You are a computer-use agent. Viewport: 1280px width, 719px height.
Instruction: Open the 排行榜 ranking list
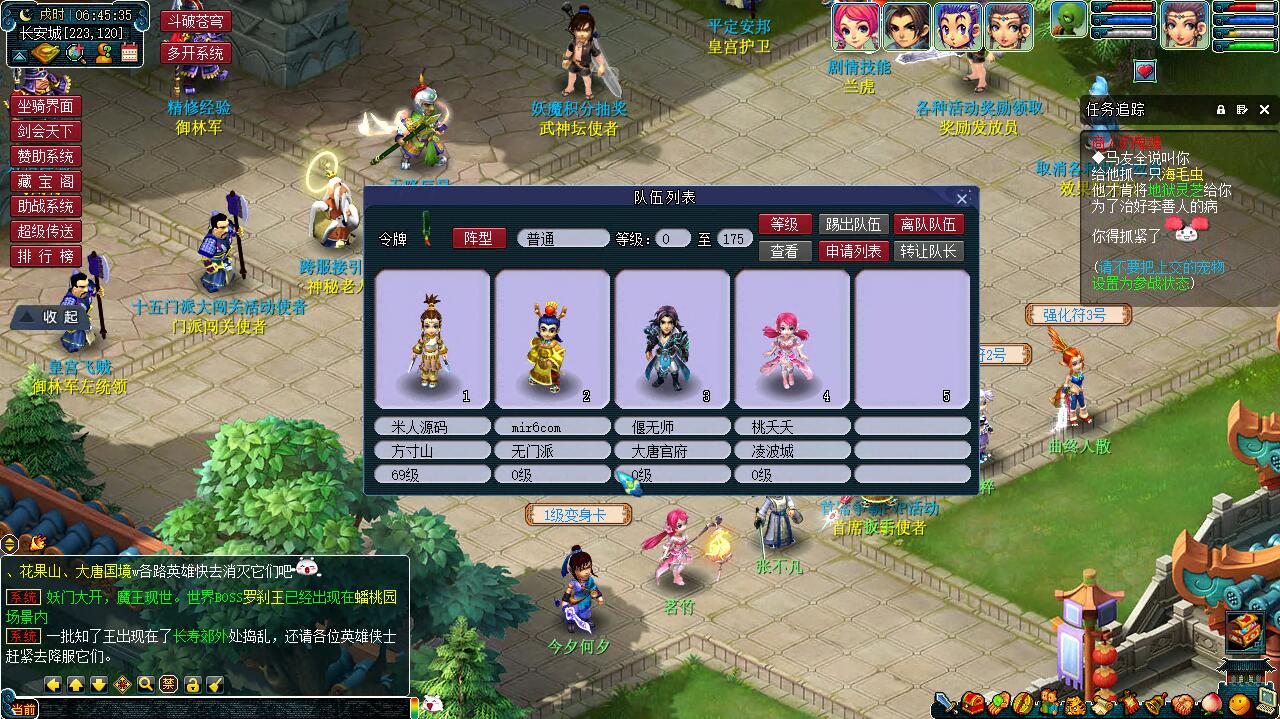[46, 257]
